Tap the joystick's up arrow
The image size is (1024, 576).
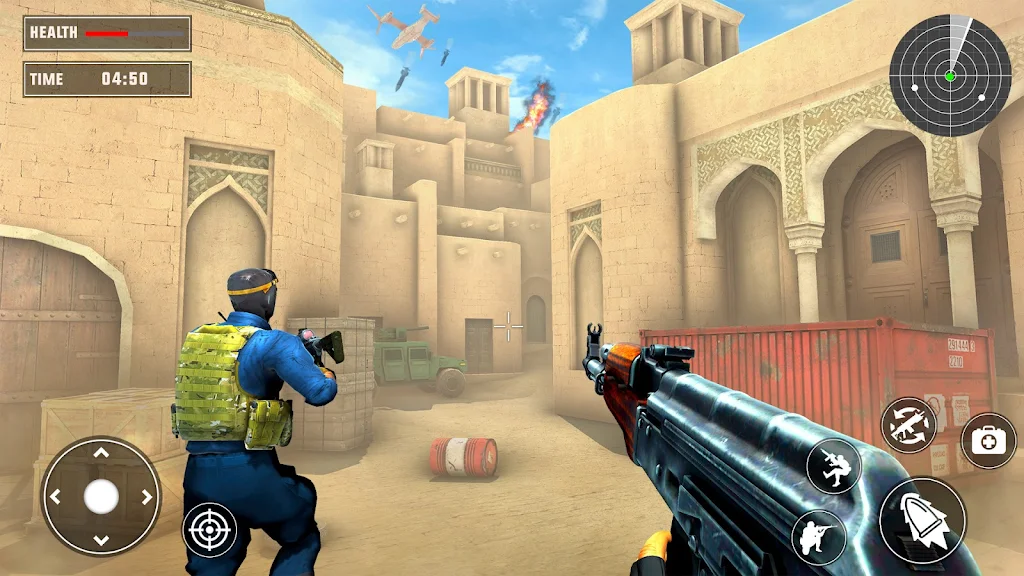click(101, 453)
